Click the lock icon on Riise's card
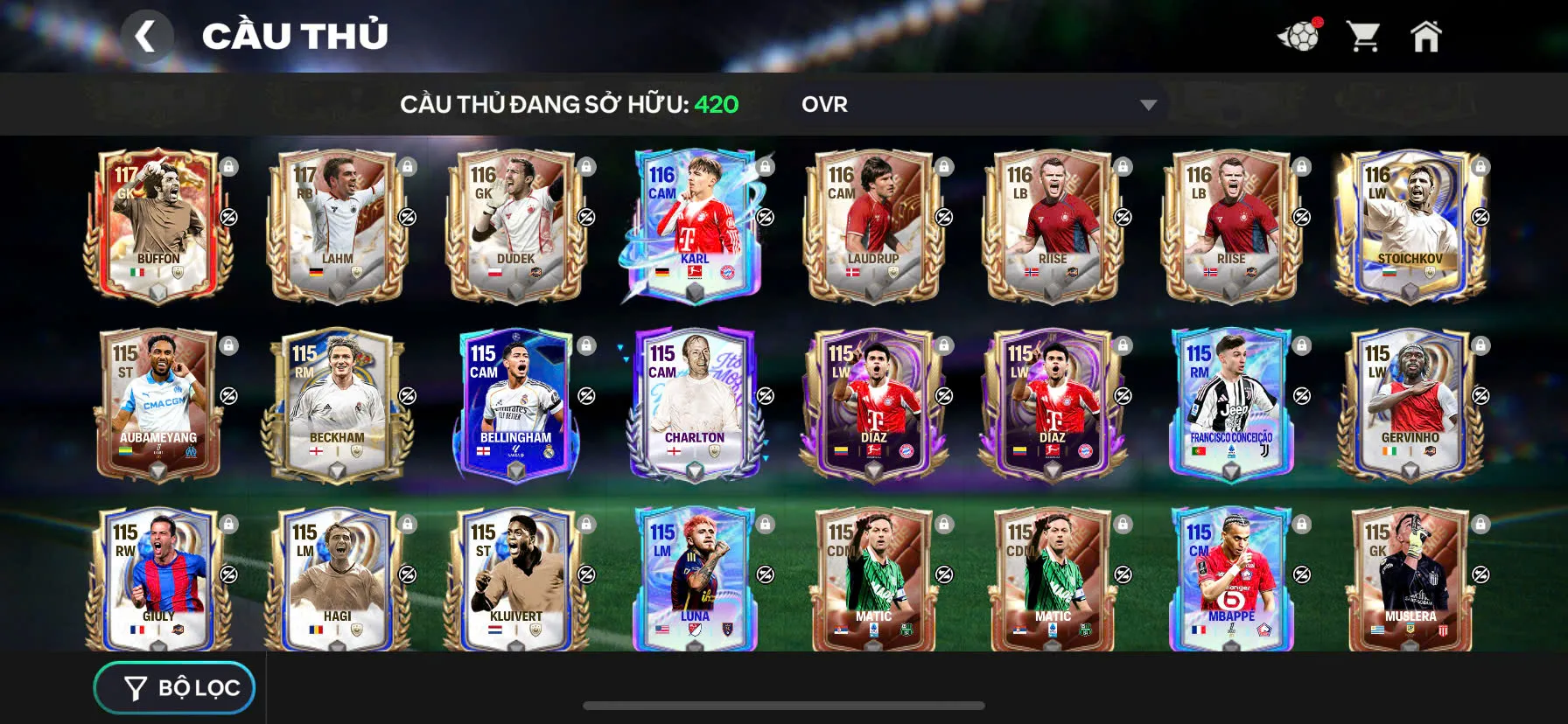The image size is (1568, 724). [1123, 166]
